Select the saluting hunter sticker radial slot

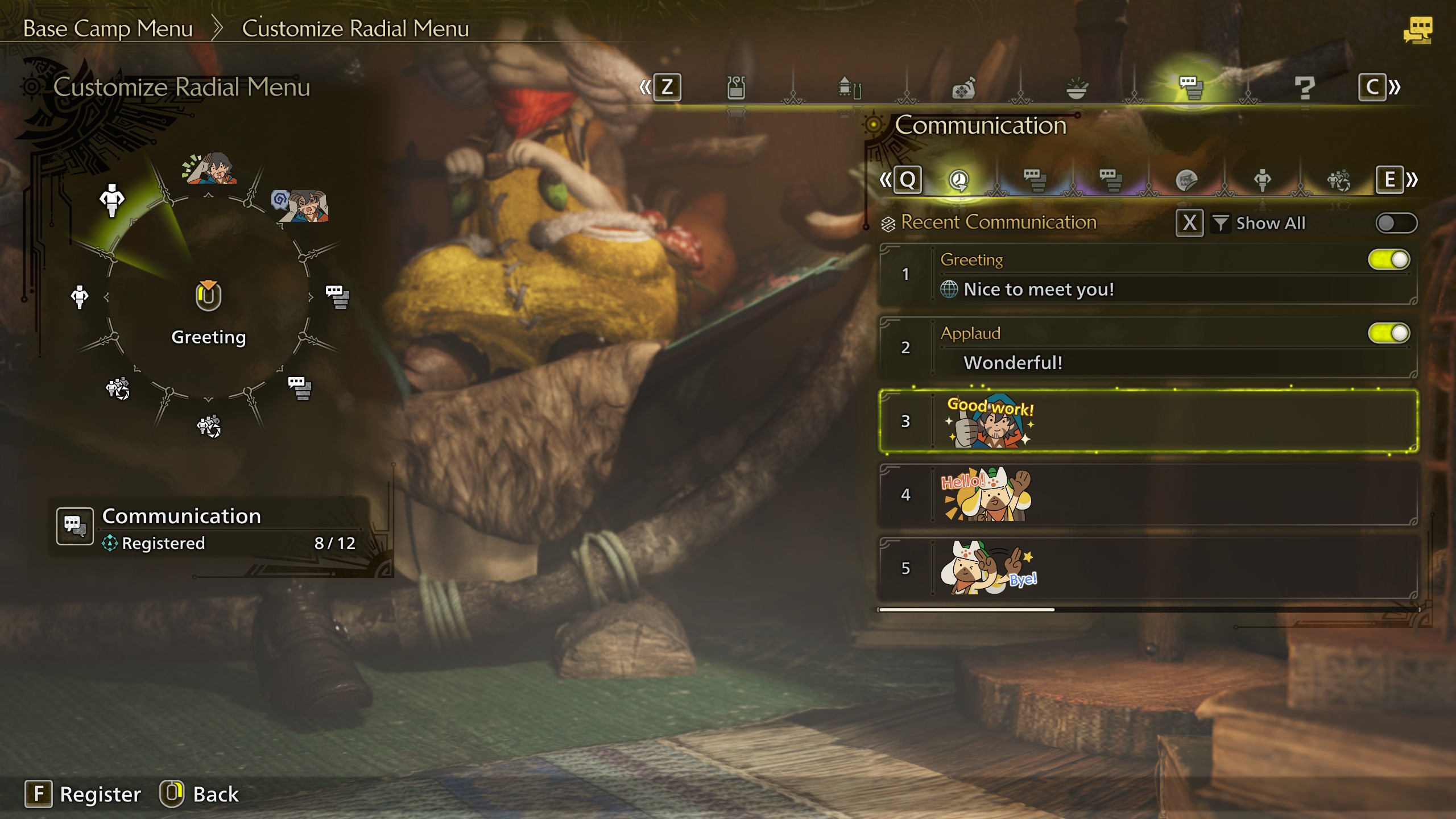[209, 168]
